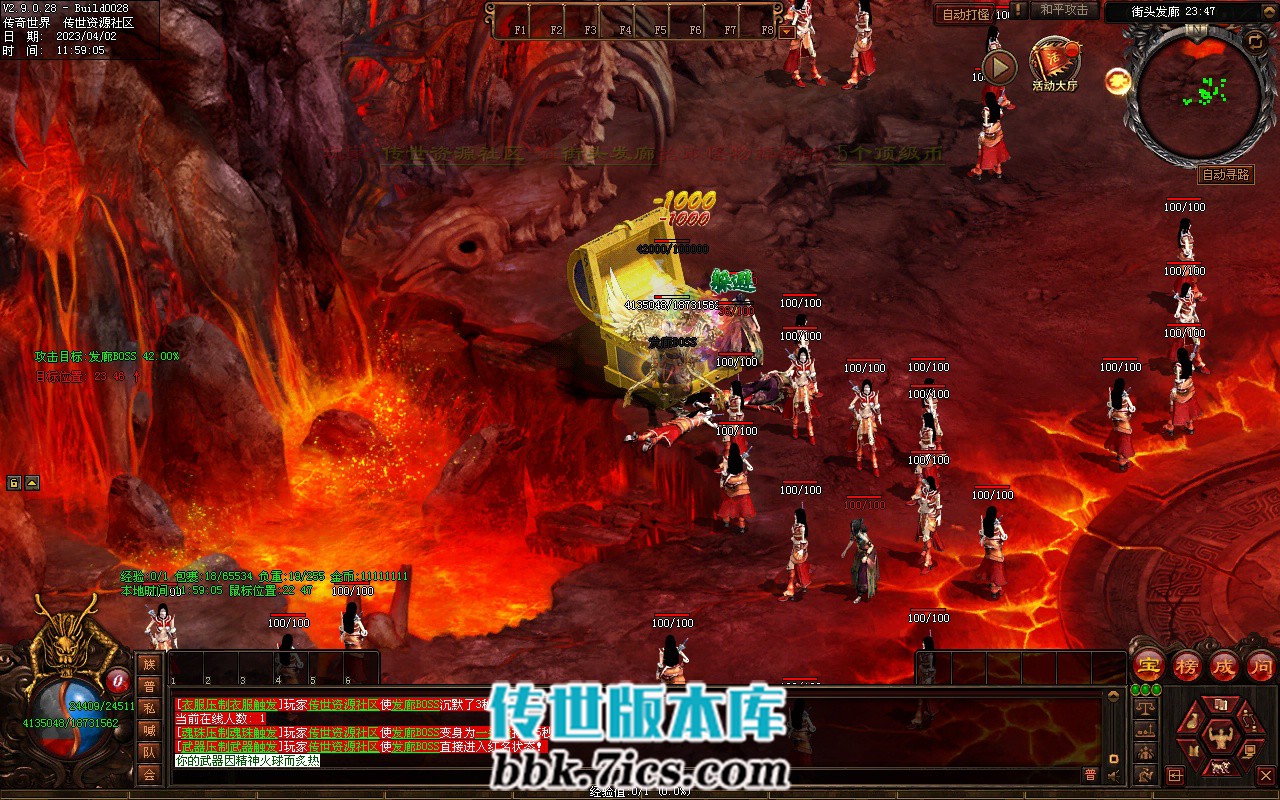Activate 自动寻路 auto-pathfinding
Screen dimensions: 1280x800
coord(1225,175)
